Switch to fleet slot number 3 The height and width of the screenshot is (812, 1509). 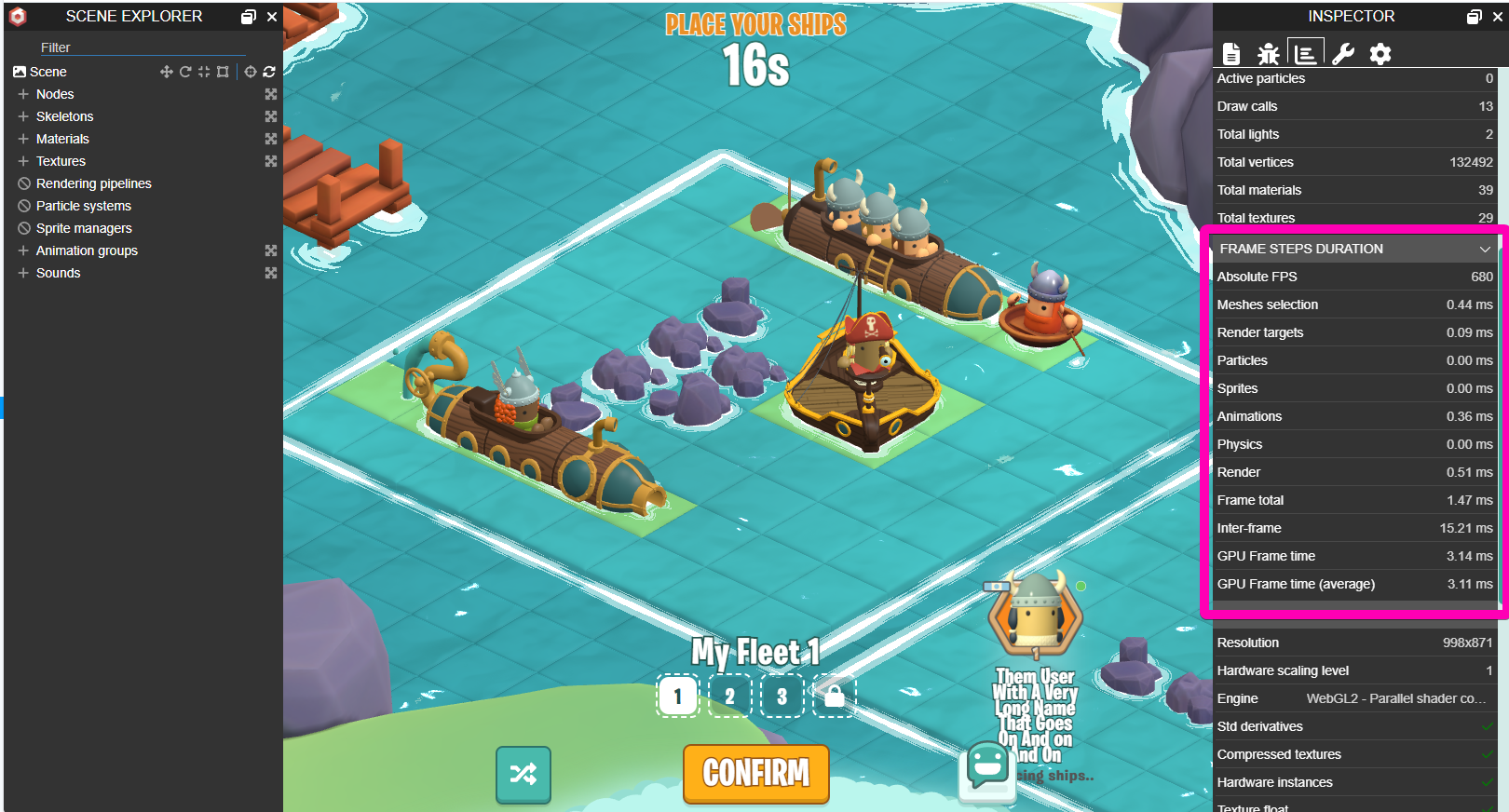tap(782, 696)
